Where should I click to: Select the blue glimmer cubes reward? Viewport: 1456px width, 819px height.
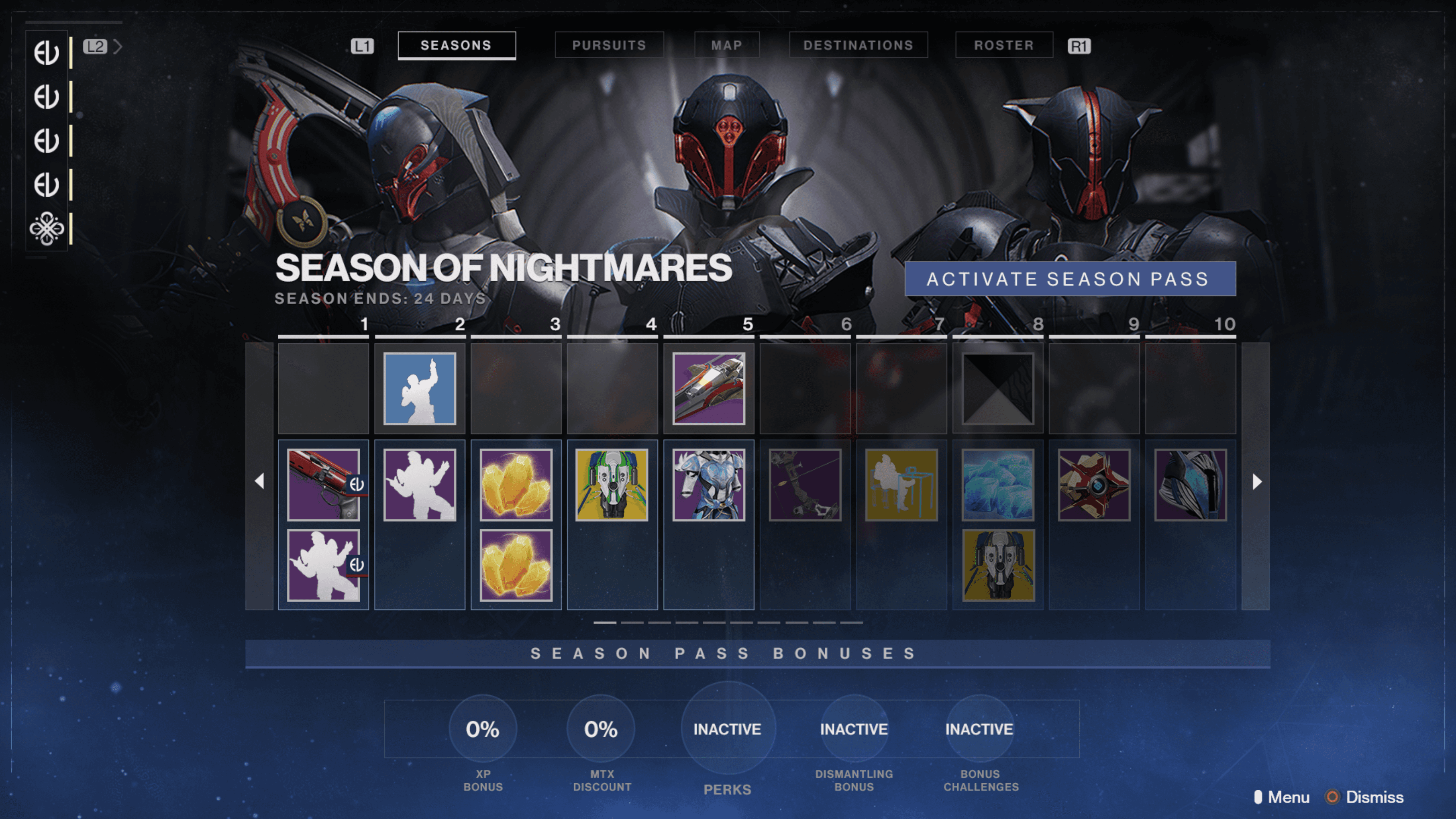coord(997,485)
